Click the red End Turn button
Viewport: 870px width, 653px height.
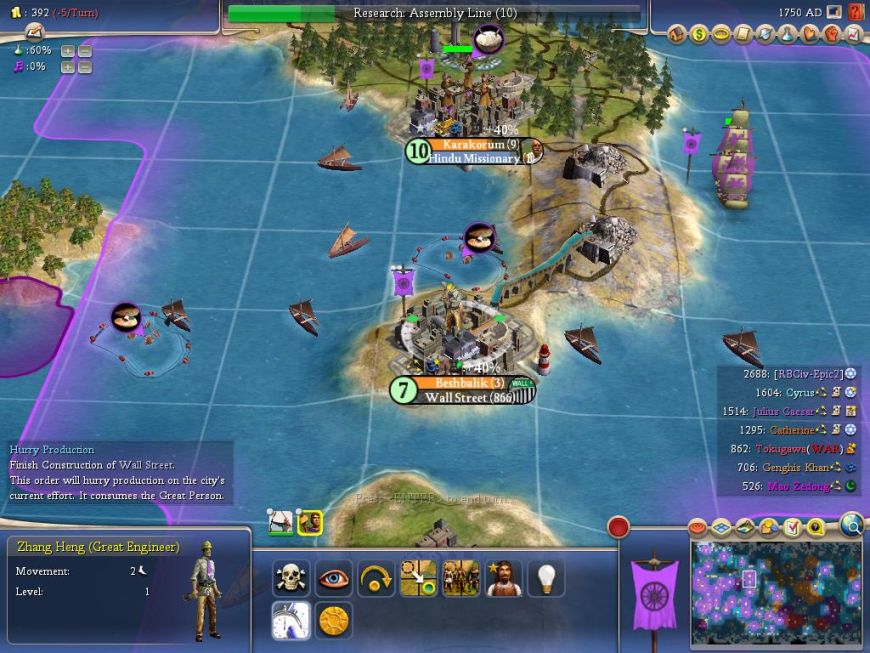pos(618,527)
